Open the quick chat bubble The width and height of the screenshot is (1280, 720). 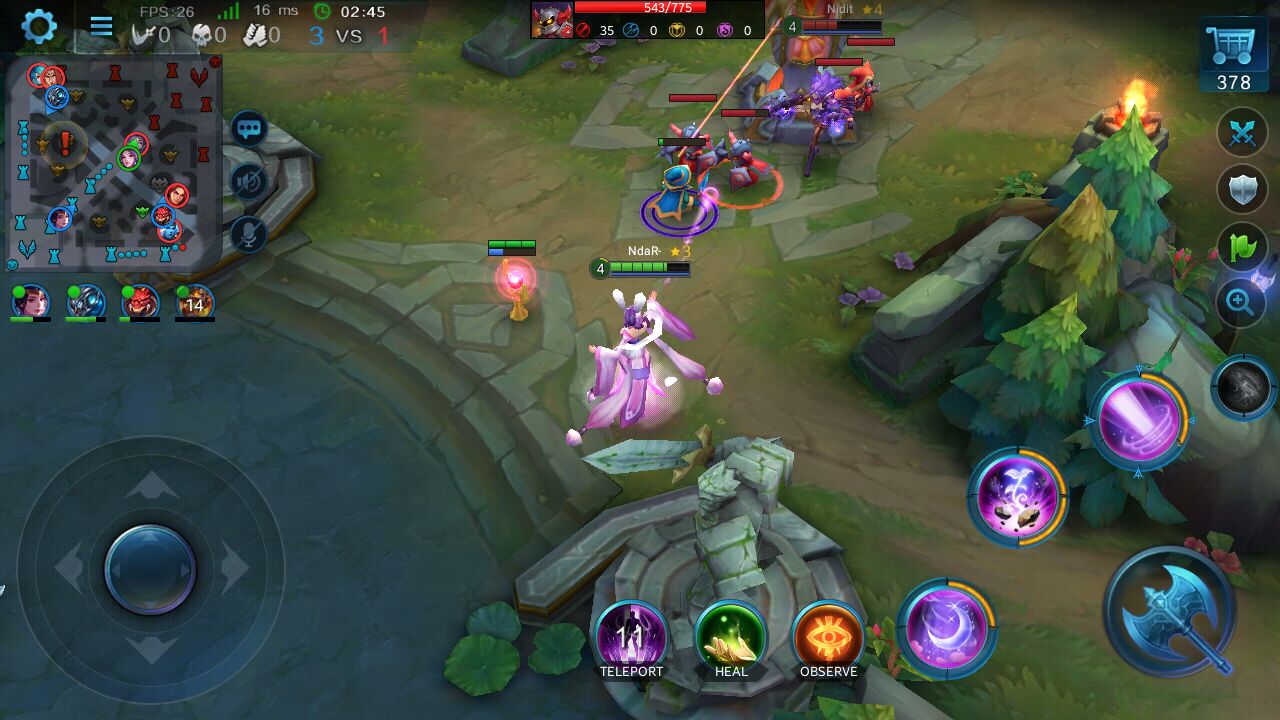click(249, 129)
